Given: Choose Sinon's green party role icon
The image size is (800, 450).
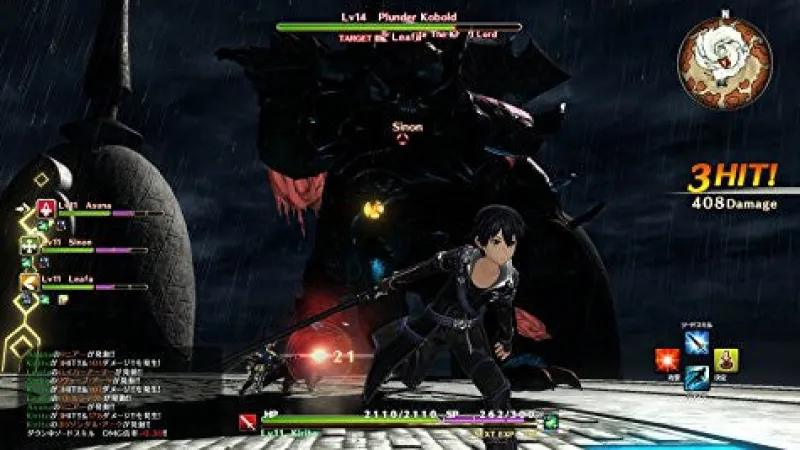Looking at the screenshot, I should [x=30, y=246].
